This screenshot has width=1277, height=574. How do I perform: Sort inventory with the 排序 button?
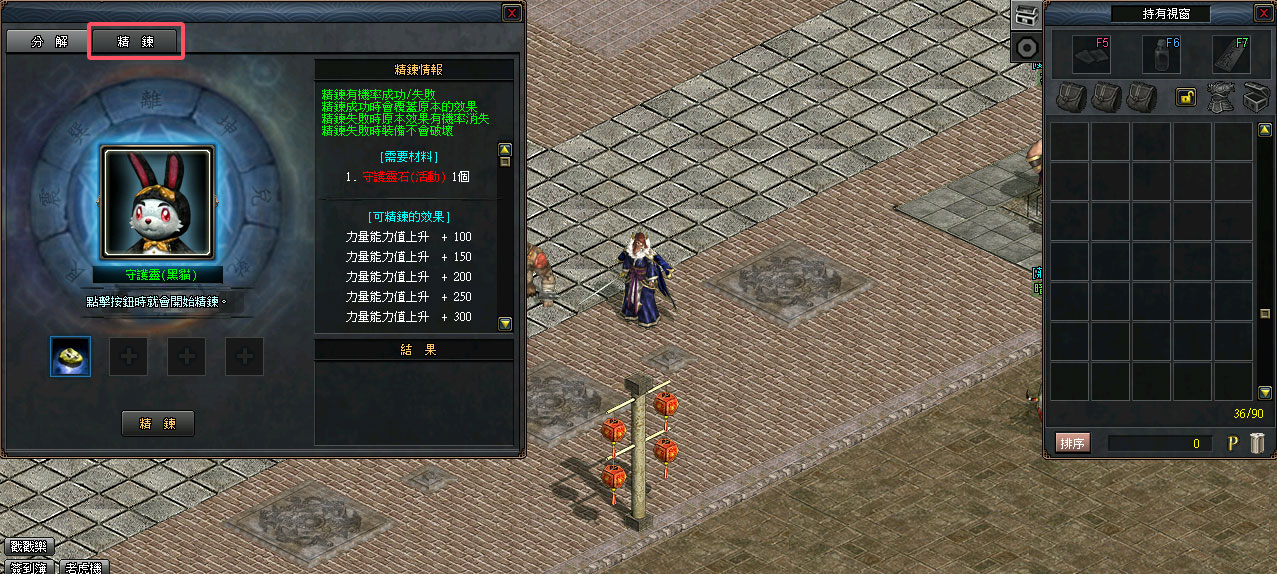tap(1072, 443)
